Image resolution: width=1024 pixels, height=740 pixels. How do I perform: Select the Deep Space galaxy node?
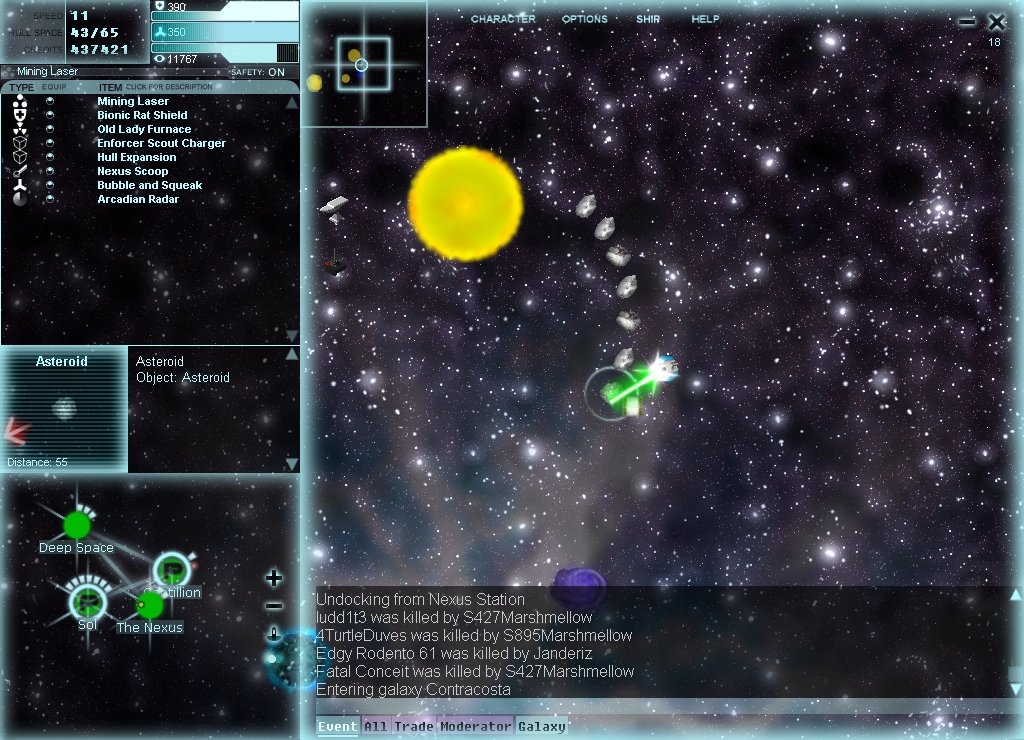point(77,525)
